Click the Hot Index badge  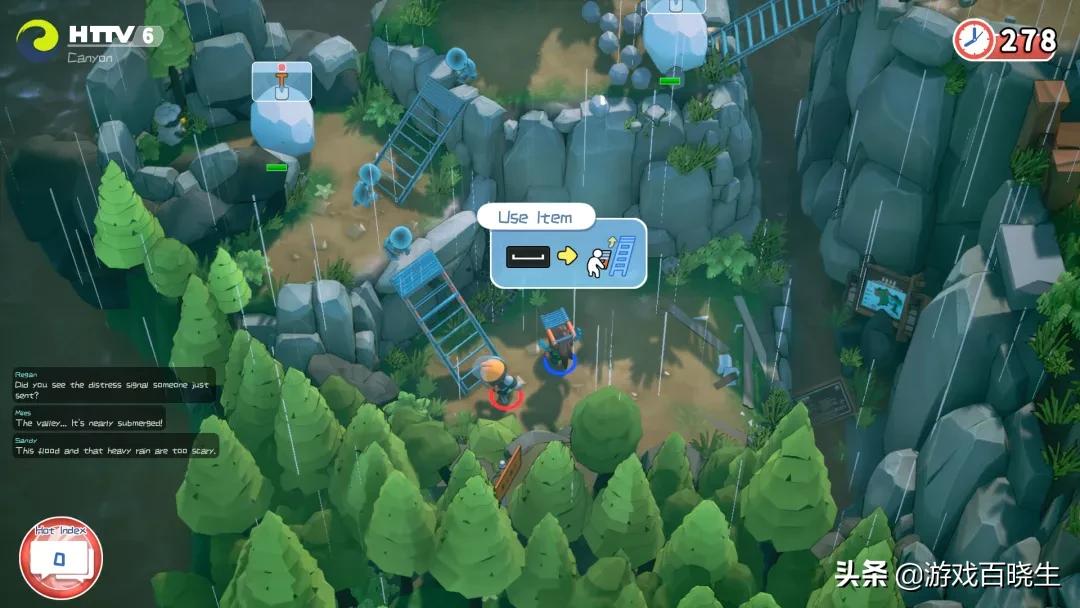click(60, 557)
